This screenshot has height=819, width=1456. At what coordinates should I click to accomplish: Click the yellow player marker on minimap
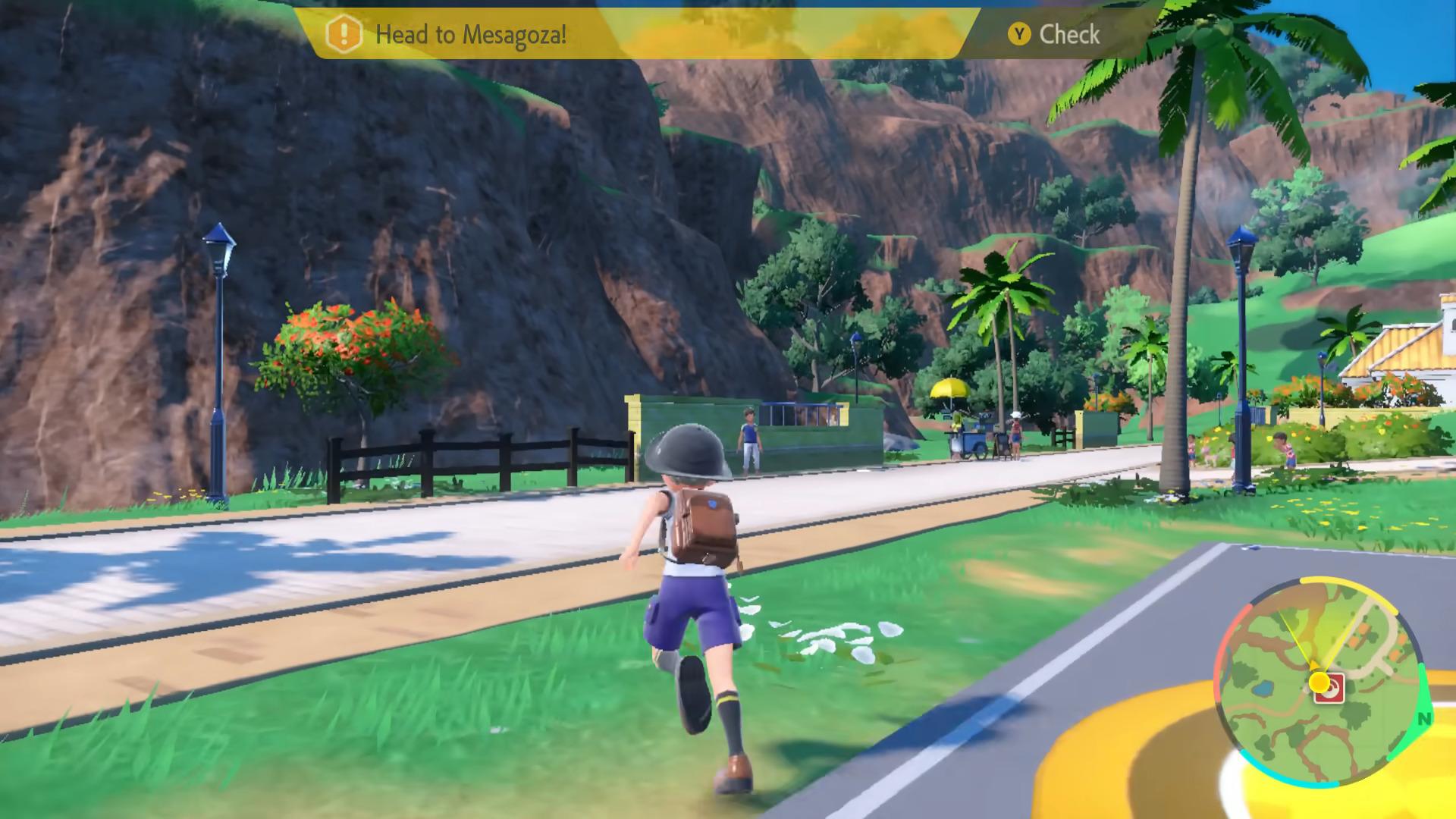tap(1319, 682)
